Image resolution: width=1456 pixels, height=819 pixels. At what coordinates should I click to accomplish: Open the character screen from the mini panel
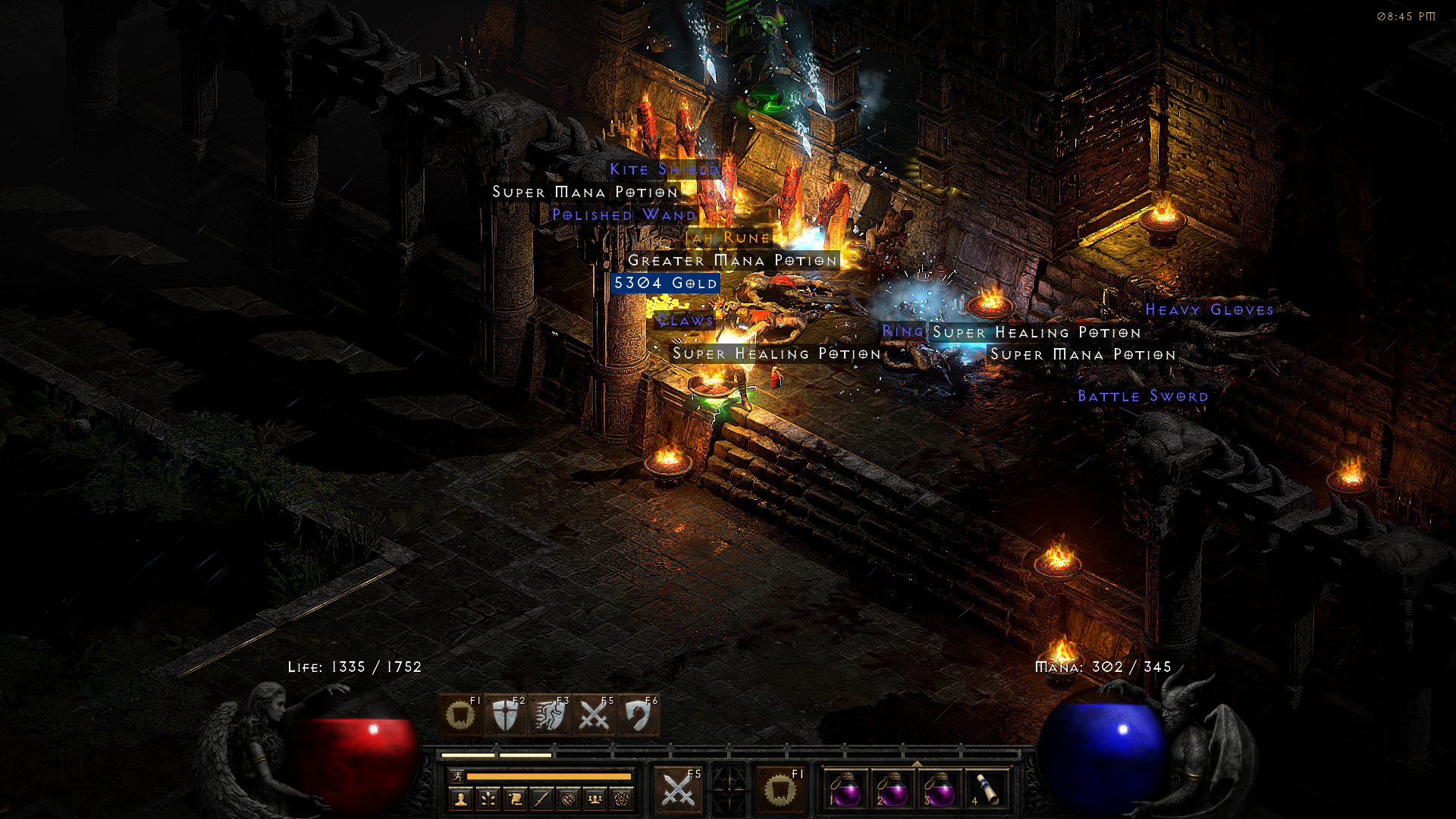(460, 799)
